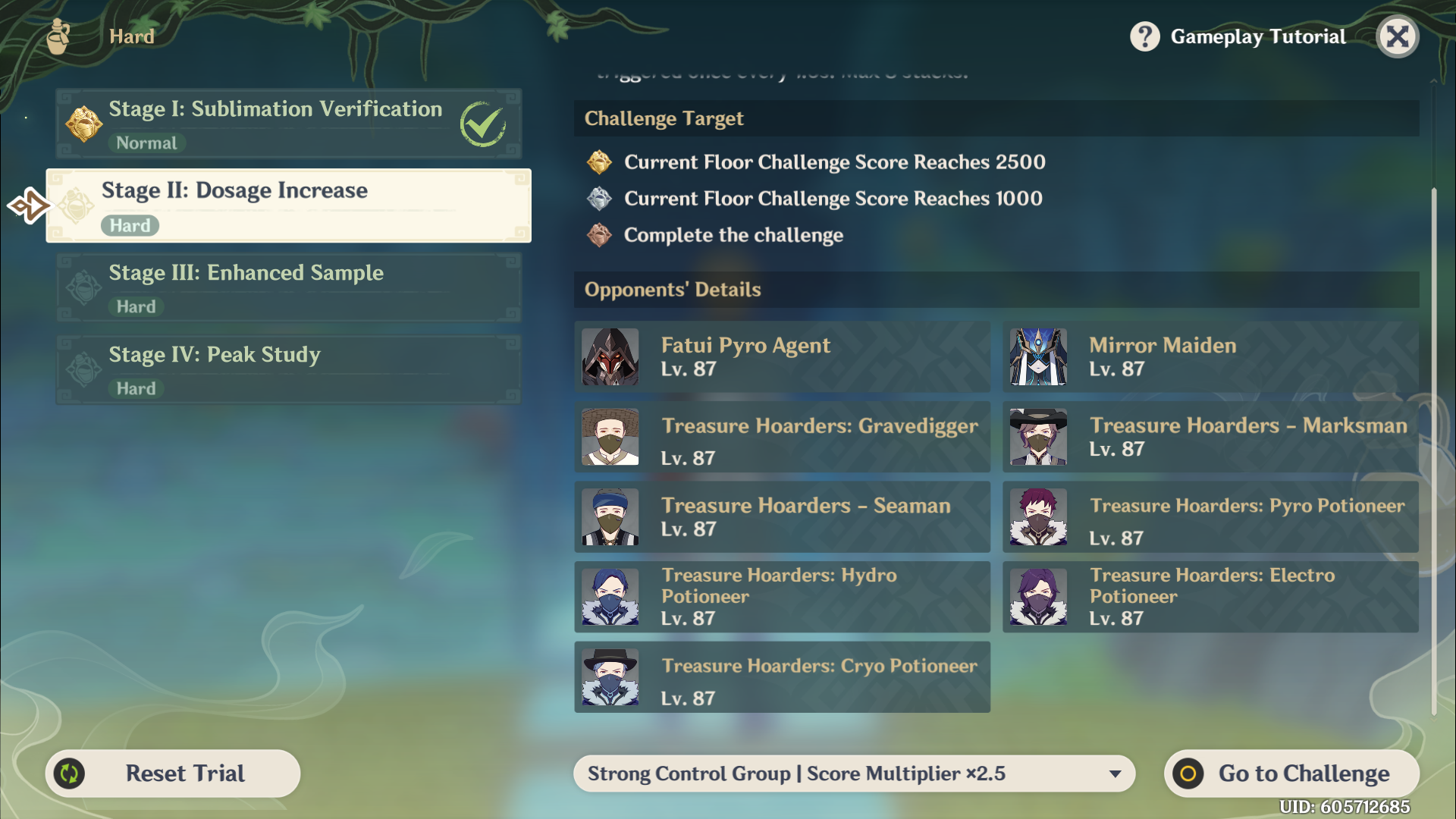Screen dimensions: 1456x819
Task: Click the potion icon beside Stage I heading
Action: (x=84, y=124)
